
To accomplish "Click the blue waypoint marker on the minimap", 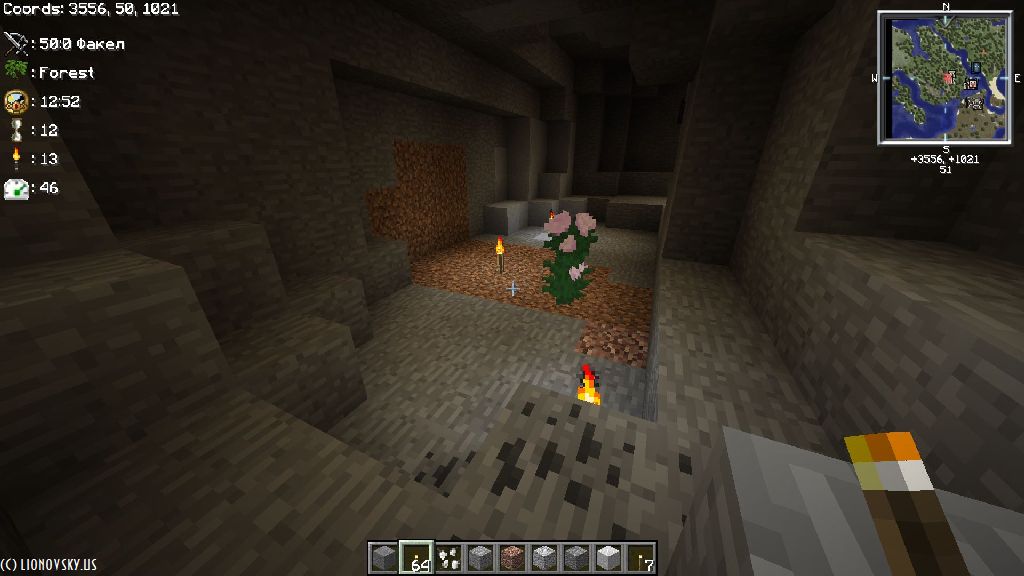I will click(977, 67).
